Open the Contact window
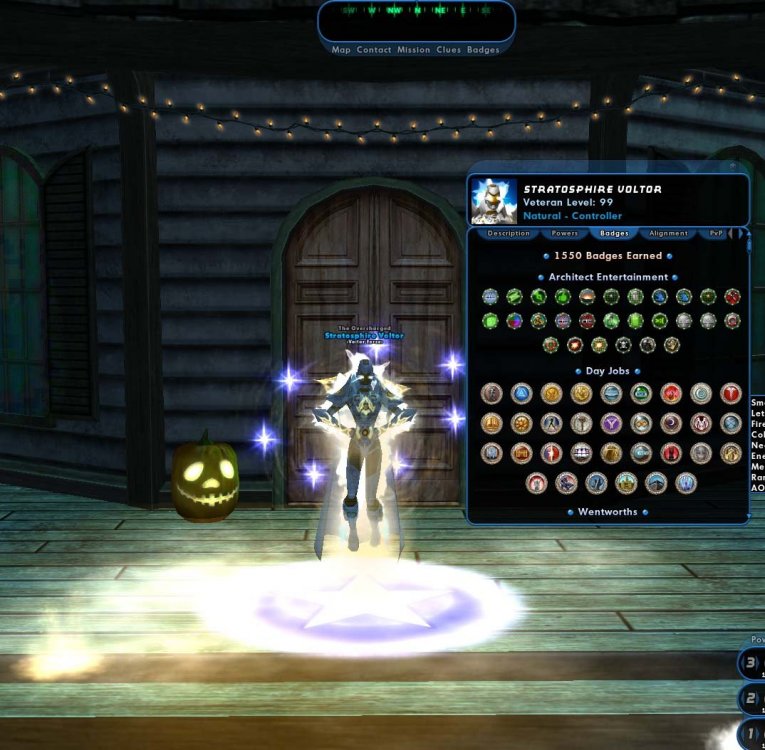This screenshot has width=765, height=750. click(x=374, y=50)
